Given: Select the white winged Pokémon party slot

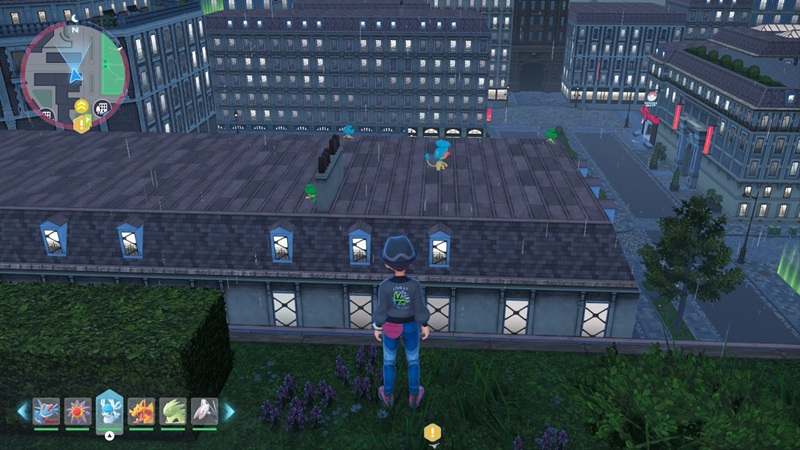Looking at the screenshot, I should click(204, 410).
